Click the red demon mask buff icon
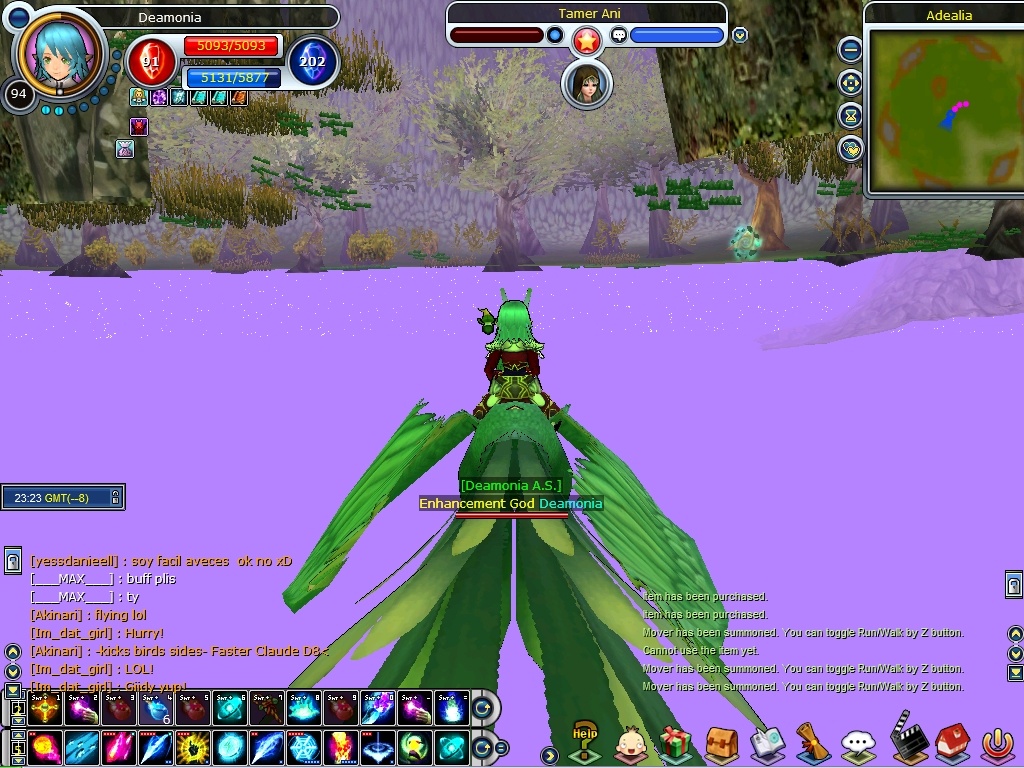The width and height of the screenshot is (1024, 768). (x=139, y=126)
